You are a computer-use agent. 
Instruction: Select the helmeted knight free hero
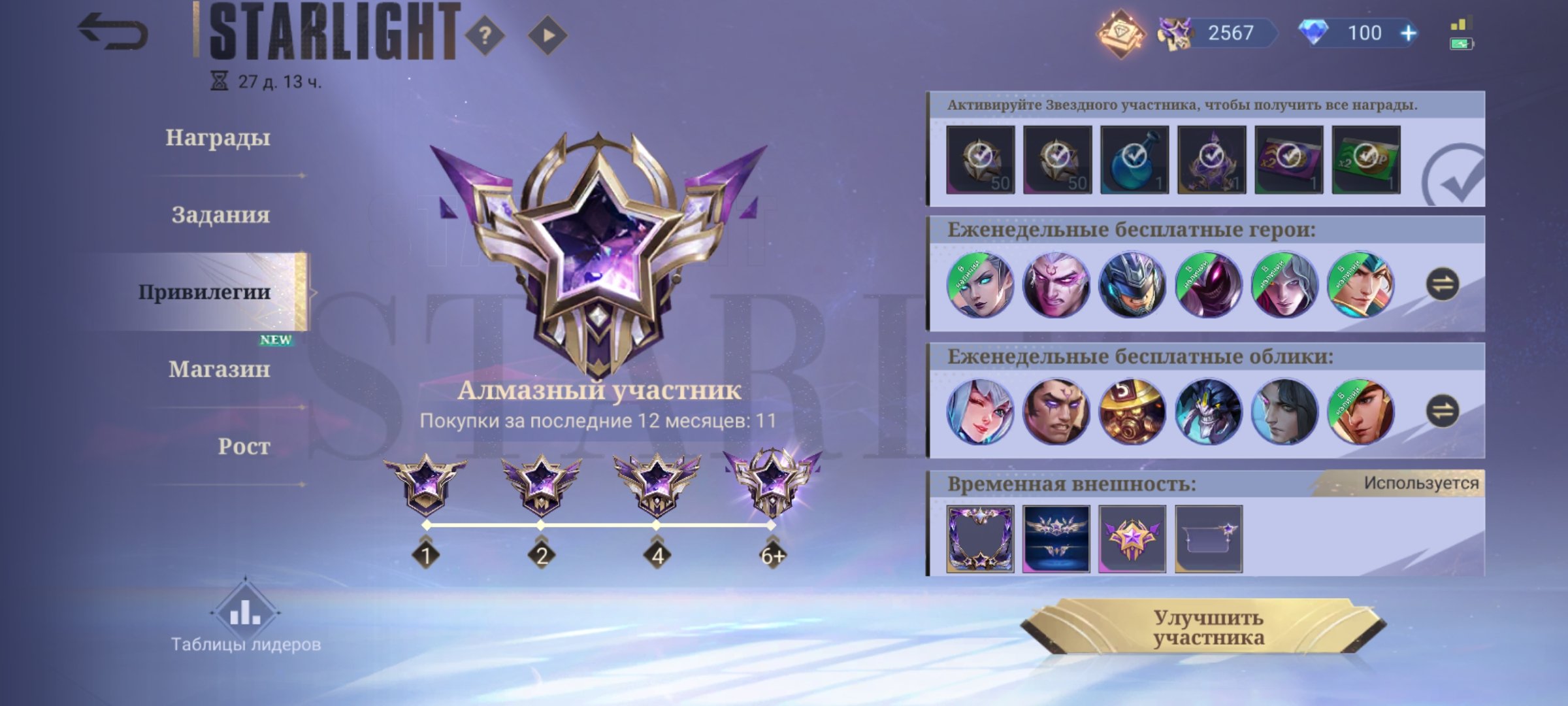[x=1132, y=285]
